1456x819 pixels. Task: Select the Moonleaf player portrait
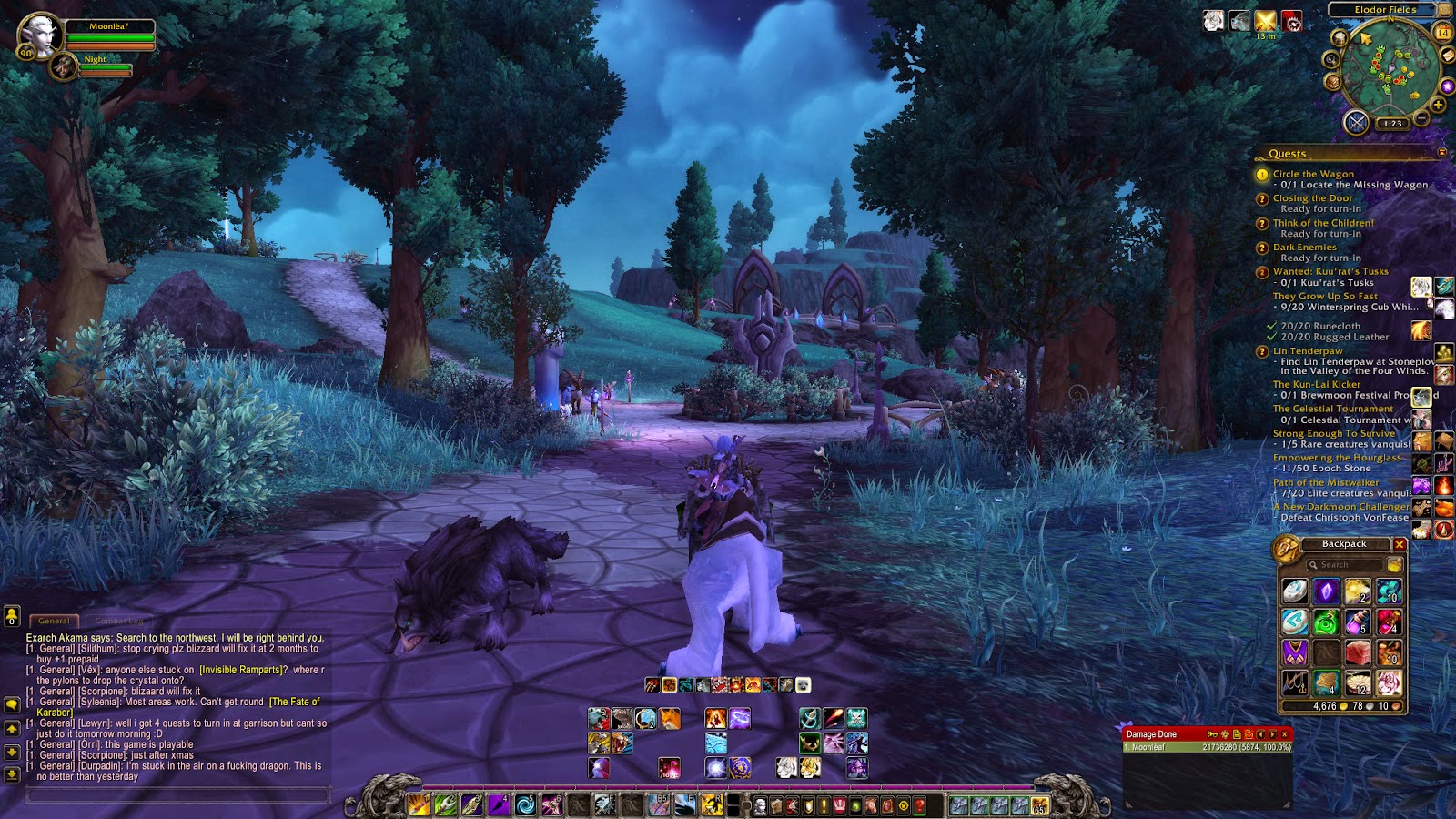click(x=40, y=35)
